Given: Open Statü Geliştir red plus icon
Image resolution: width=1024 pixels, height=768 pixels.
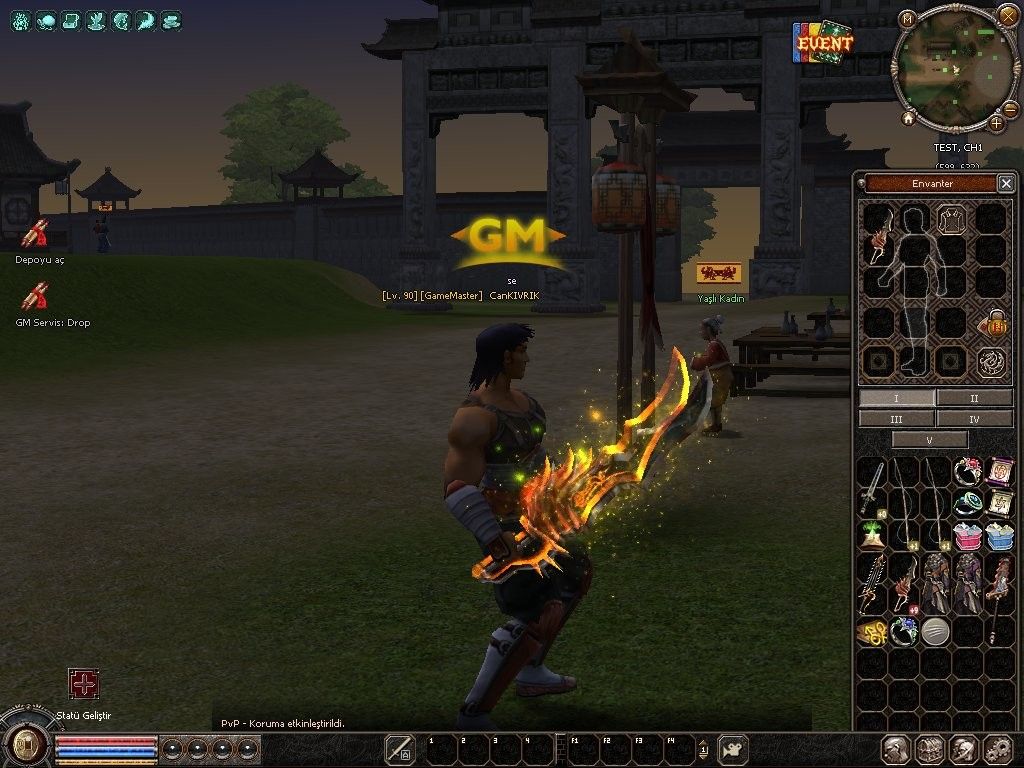Looking at the screenshot, I should (83, 684).
